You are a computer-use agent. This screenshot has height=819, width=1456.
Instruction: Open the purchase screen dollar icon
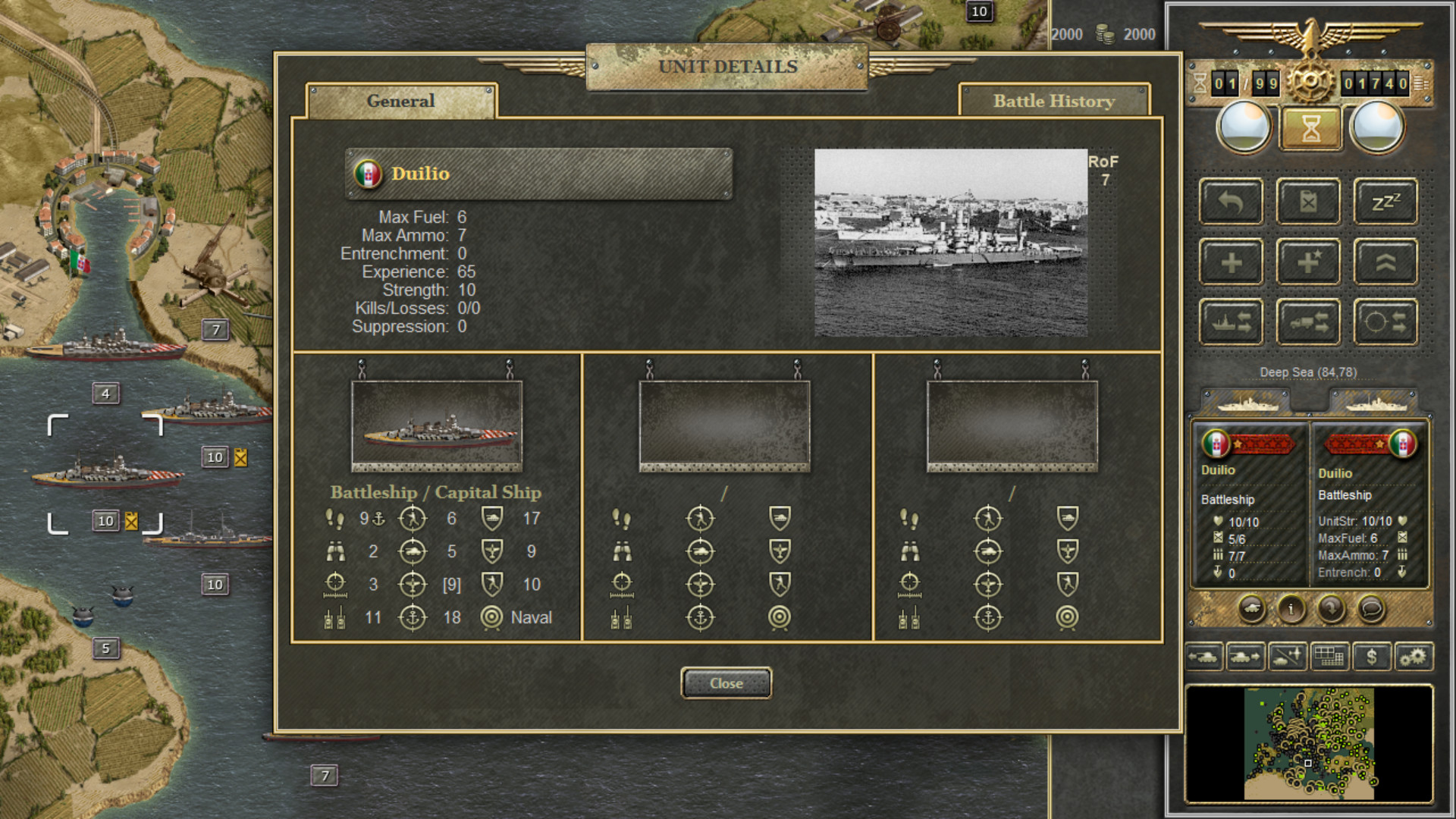coord(1373,657)
